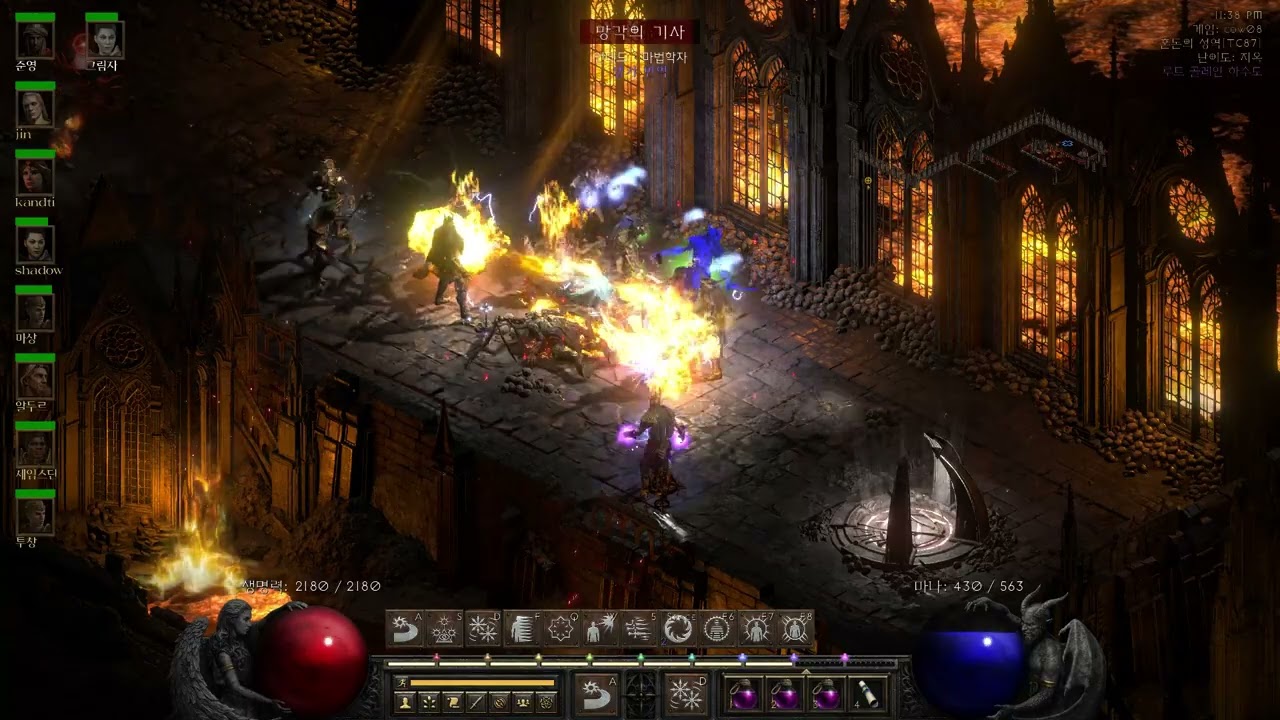
Task: Select the skill bar icon labeled S
Action: pos(444,629)
